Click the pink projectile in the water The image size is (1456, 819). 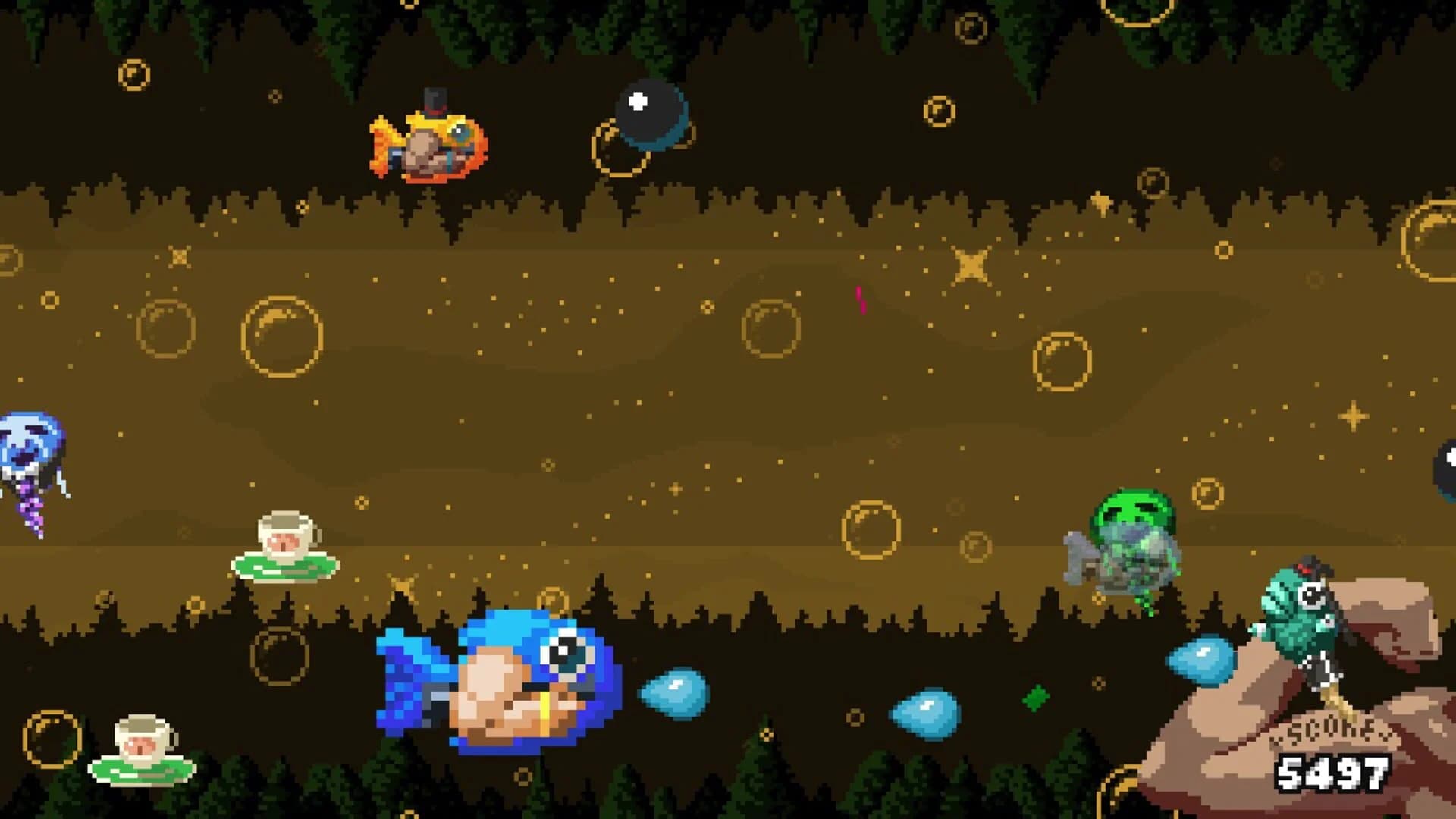861,300
